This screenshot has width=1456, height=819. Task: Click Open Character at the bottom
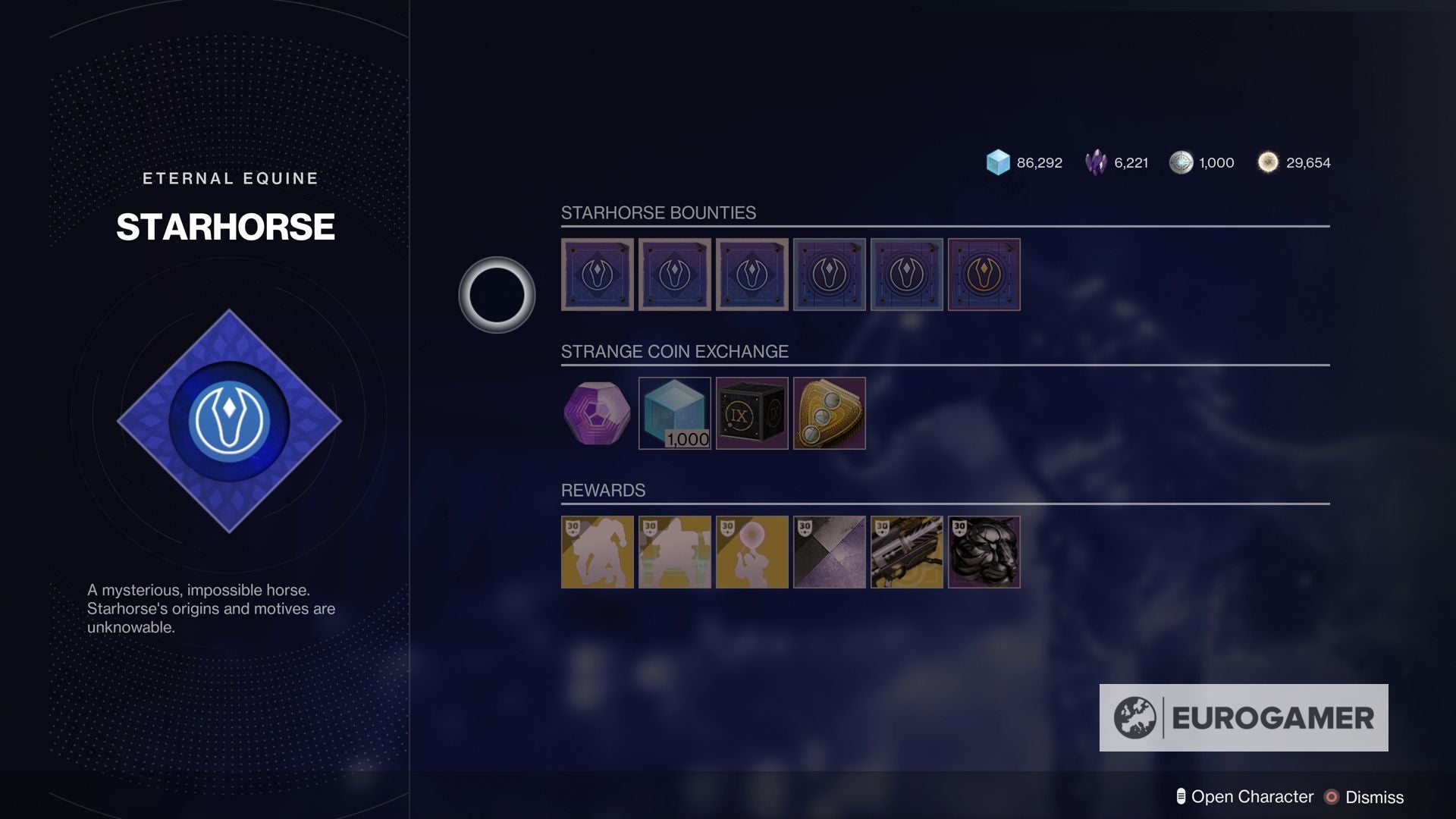tap(1251, 797)
